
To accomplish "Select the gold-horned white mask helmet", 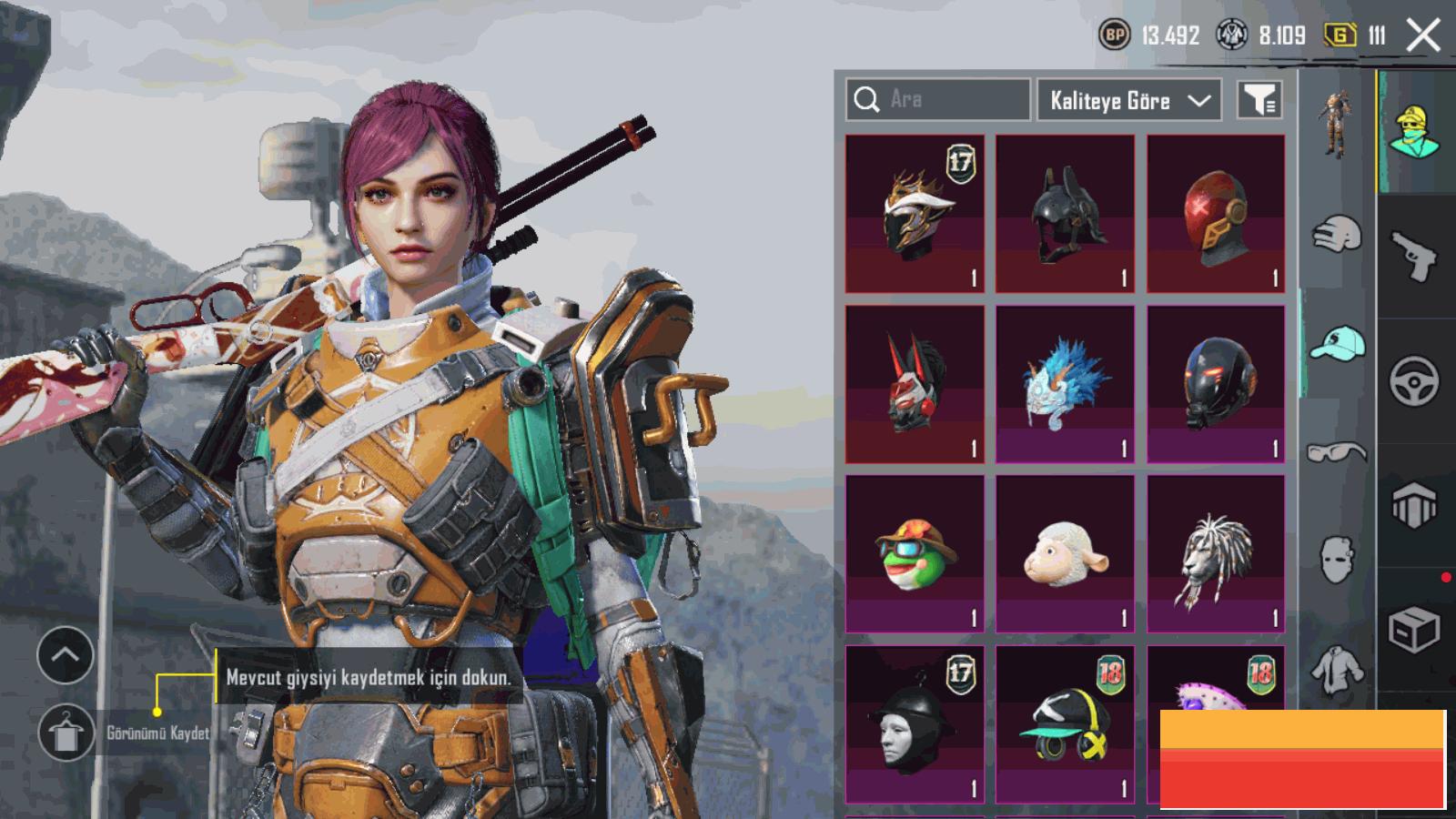I will click(x=915, y=214).
